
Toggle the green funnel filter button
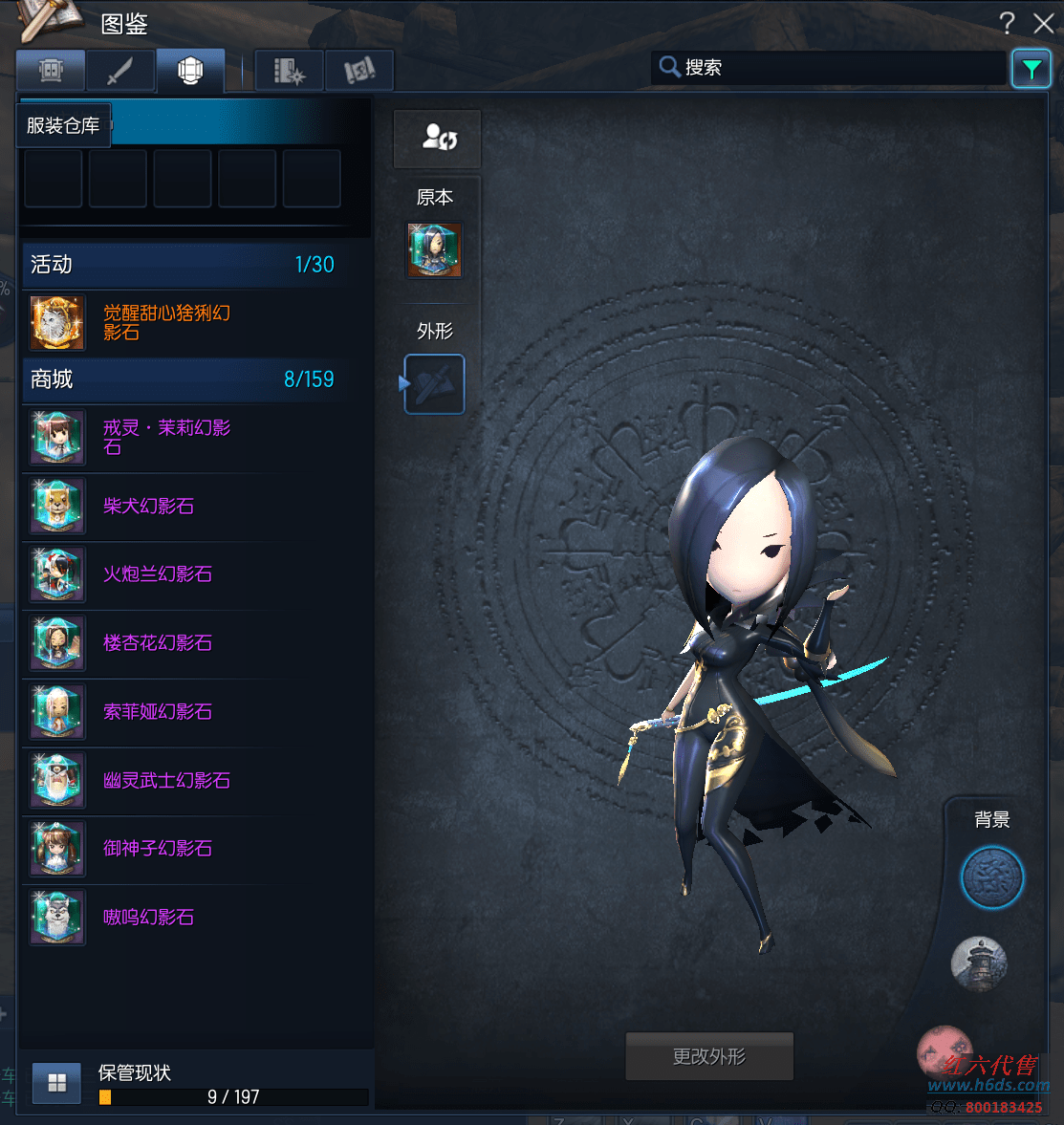click(x=1031, y=69)
